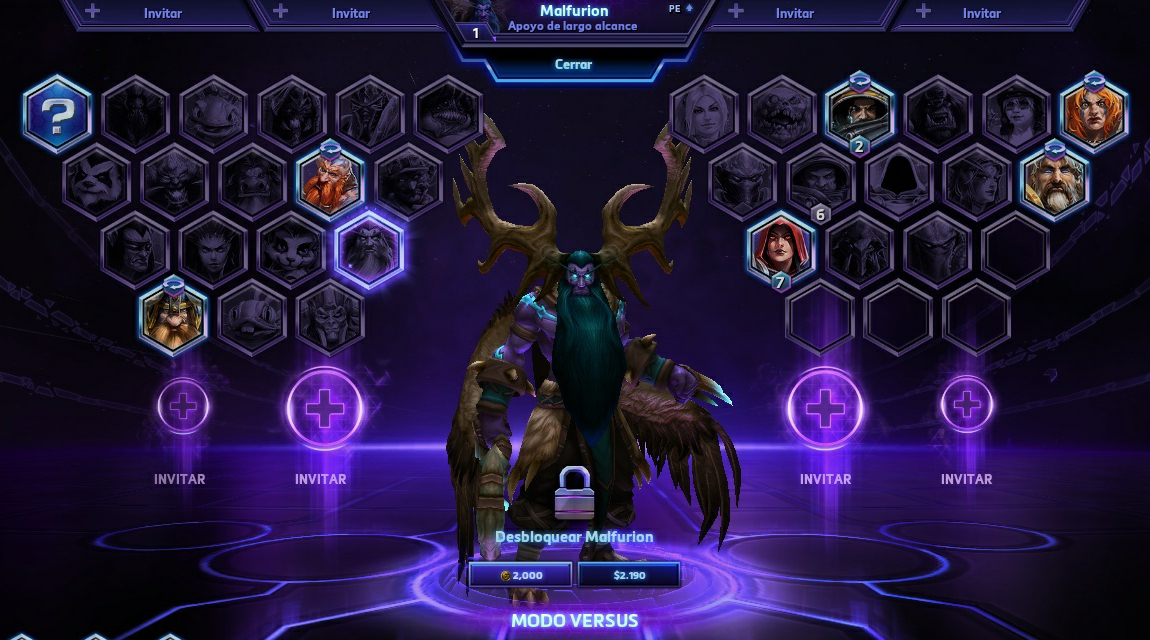Close the hero panel with Cerrar
1150x640 pixels.
573,64
